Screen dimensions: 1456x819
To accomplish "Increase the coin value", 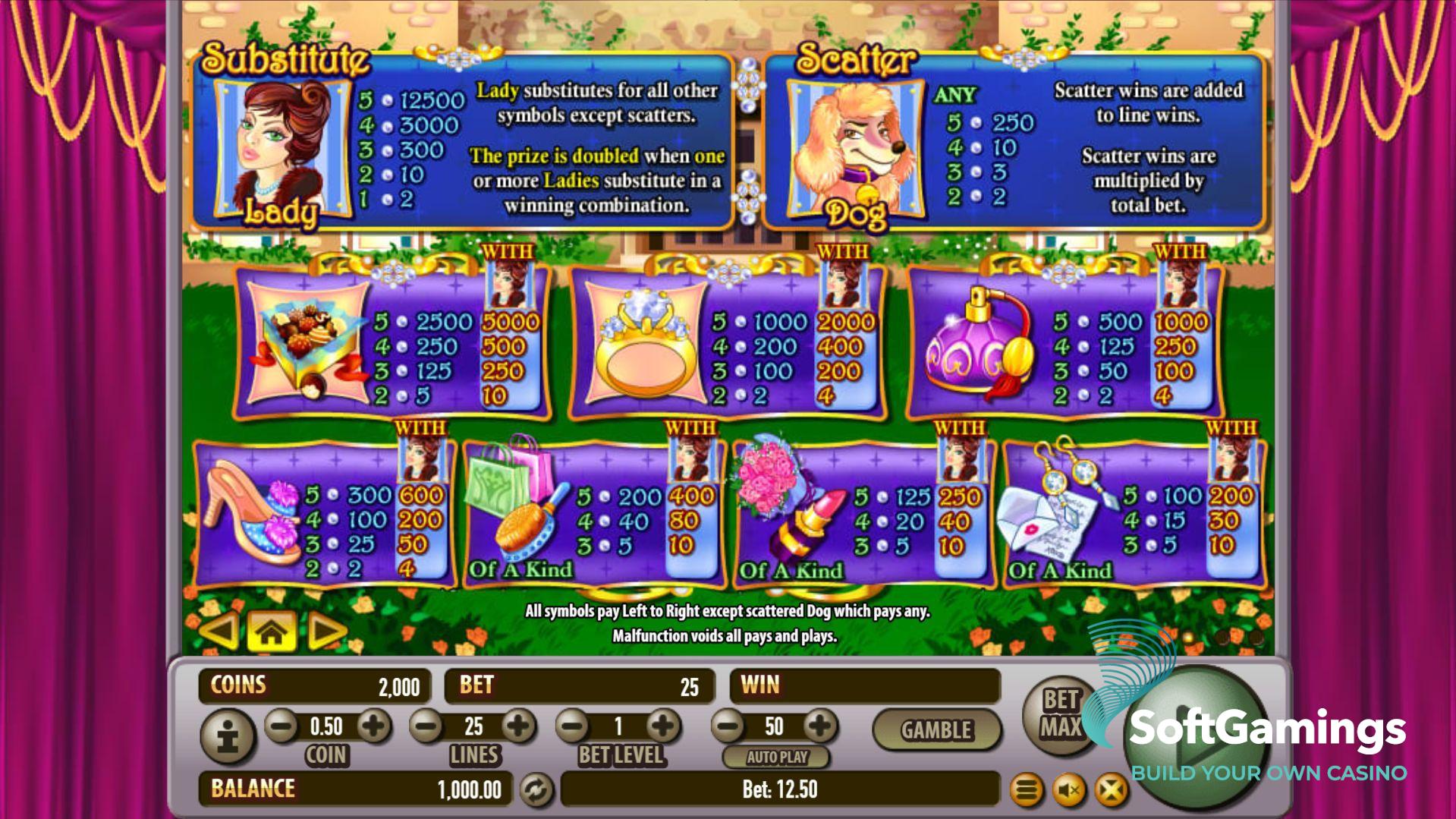I will (x=373, y=726).
